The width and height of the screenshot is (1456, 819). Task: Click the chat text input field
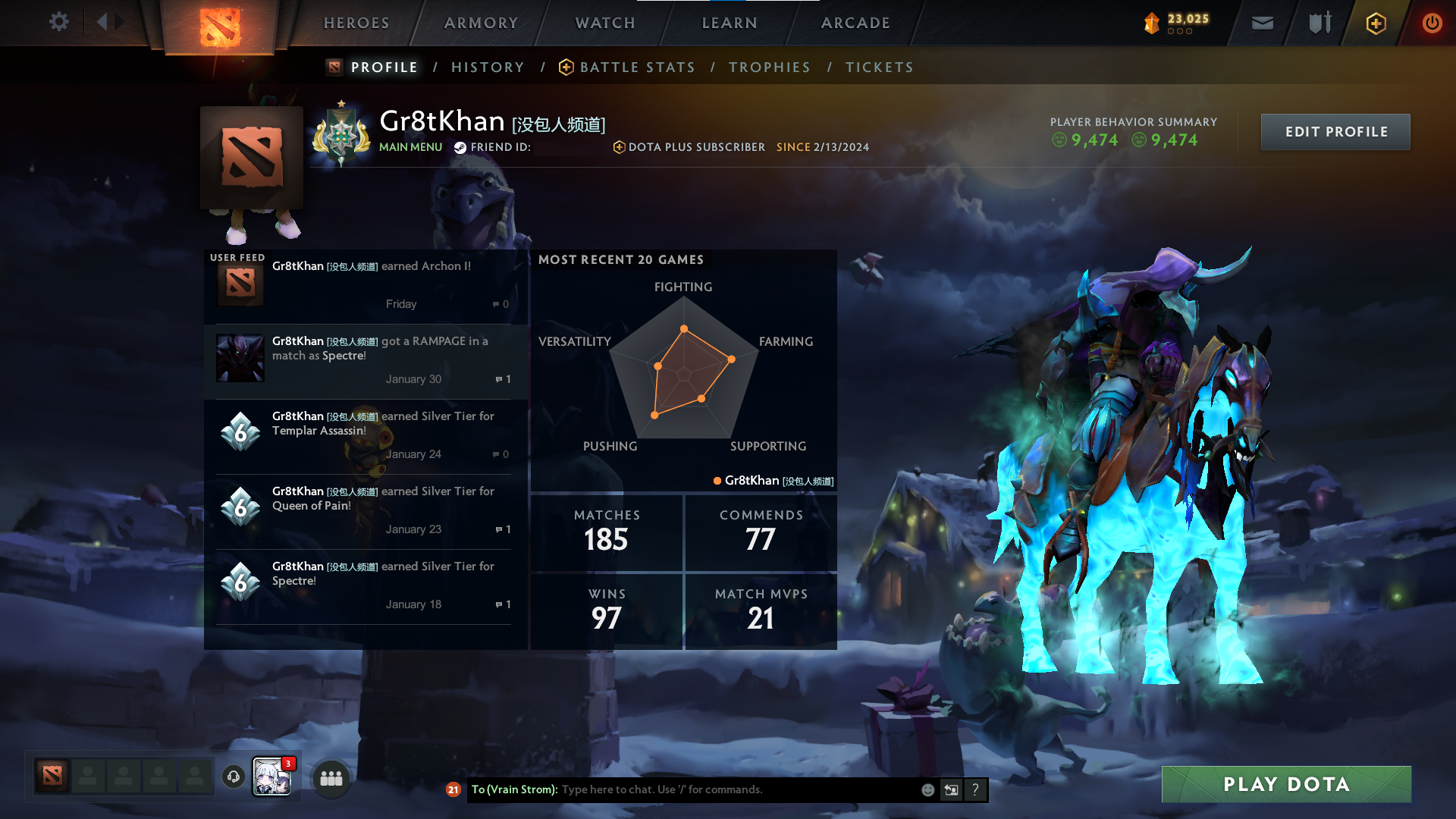tap(720, 789)
